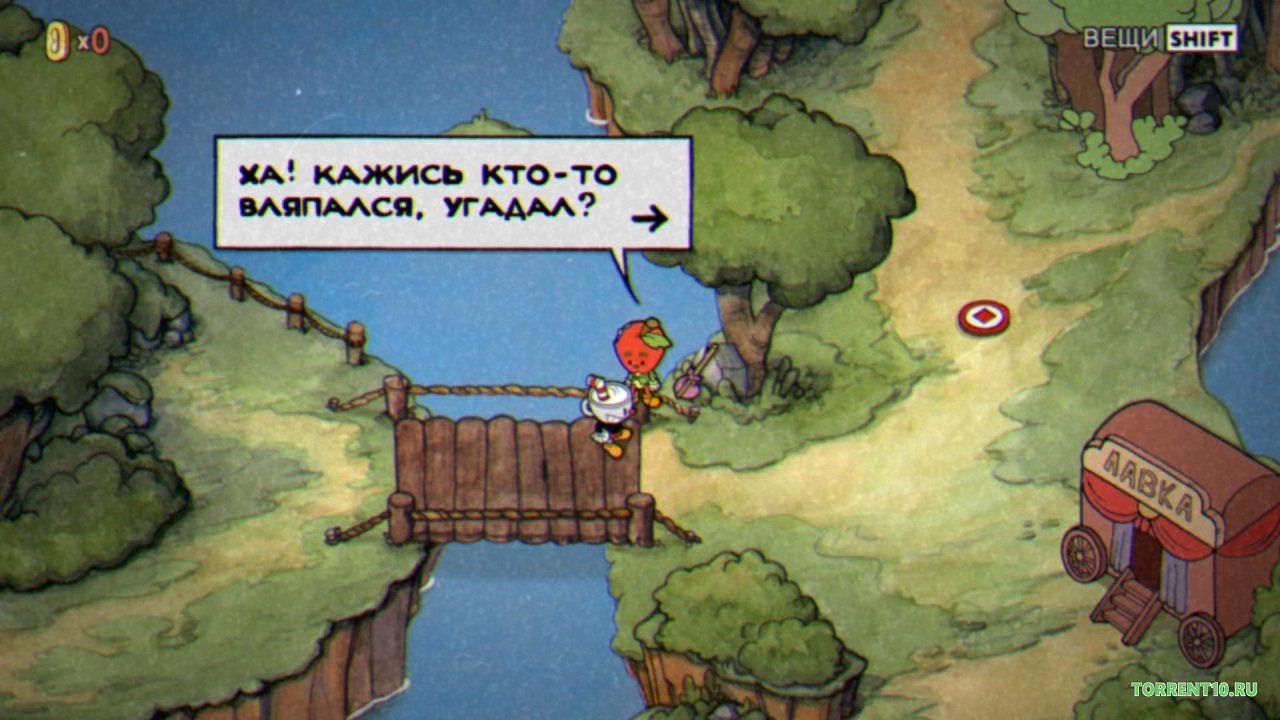The height and width of the screenshot is (720, 1280).
Task: Click the red diamond center of the token
Action: 985,318
